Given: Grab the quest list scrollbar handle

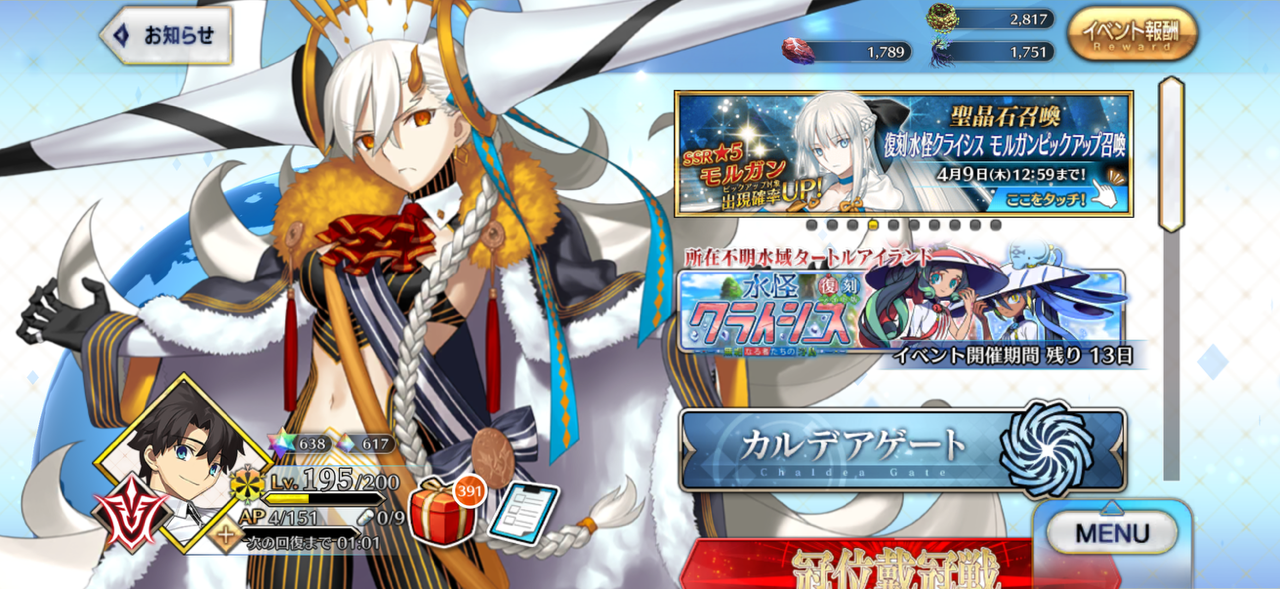Looking at the screenshot, I should (1170, 153).
